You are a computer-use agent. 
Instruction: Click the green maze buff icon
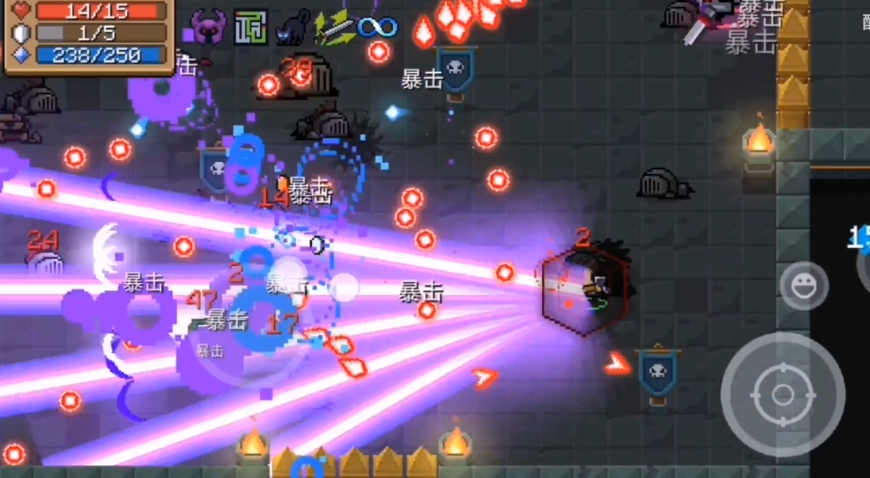(251, 27)
